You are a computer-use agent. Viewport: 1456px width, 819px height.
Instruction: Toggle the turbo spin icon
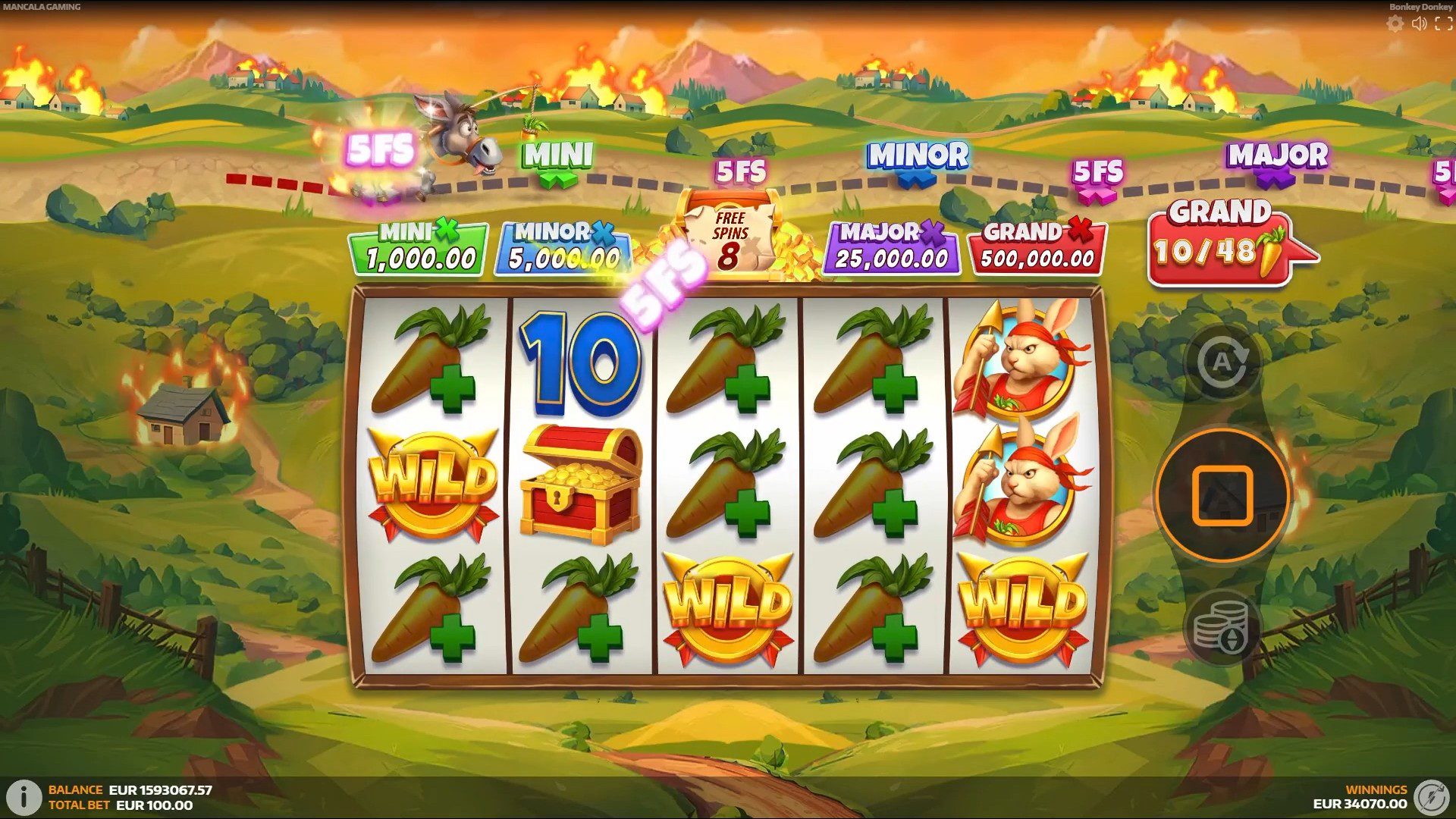(x=1431, y=796)
